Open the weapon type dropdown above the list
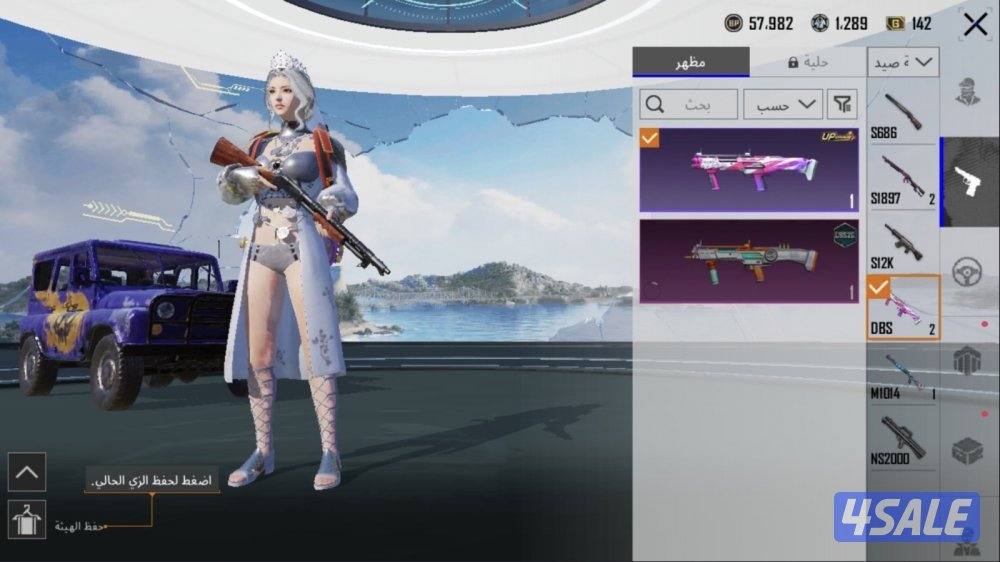Image resolution: width=1000 pixels, height=562 pixels. click(903, 62)
